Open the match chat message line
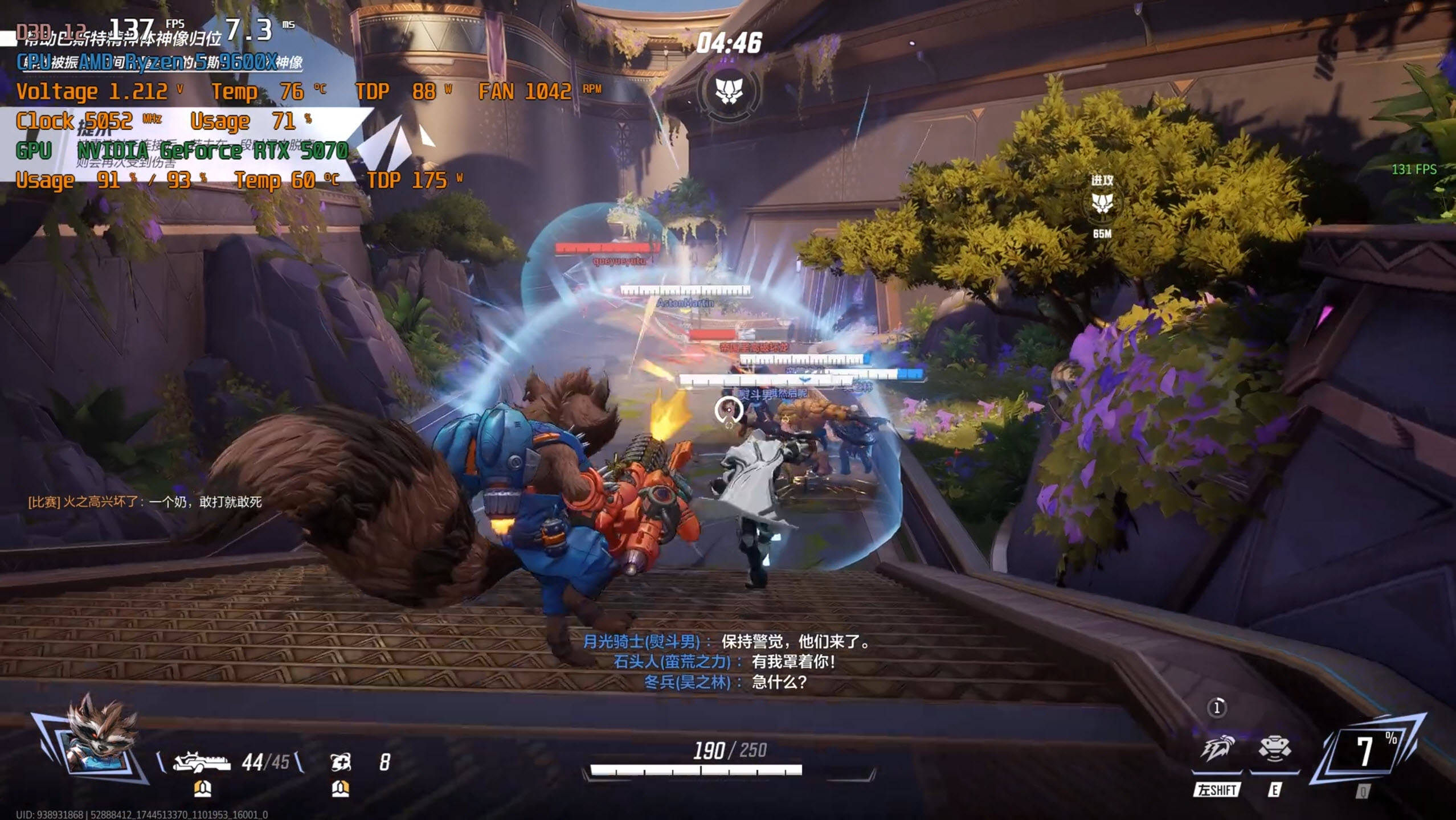1456x820 pixels. [x=145, y=502]
